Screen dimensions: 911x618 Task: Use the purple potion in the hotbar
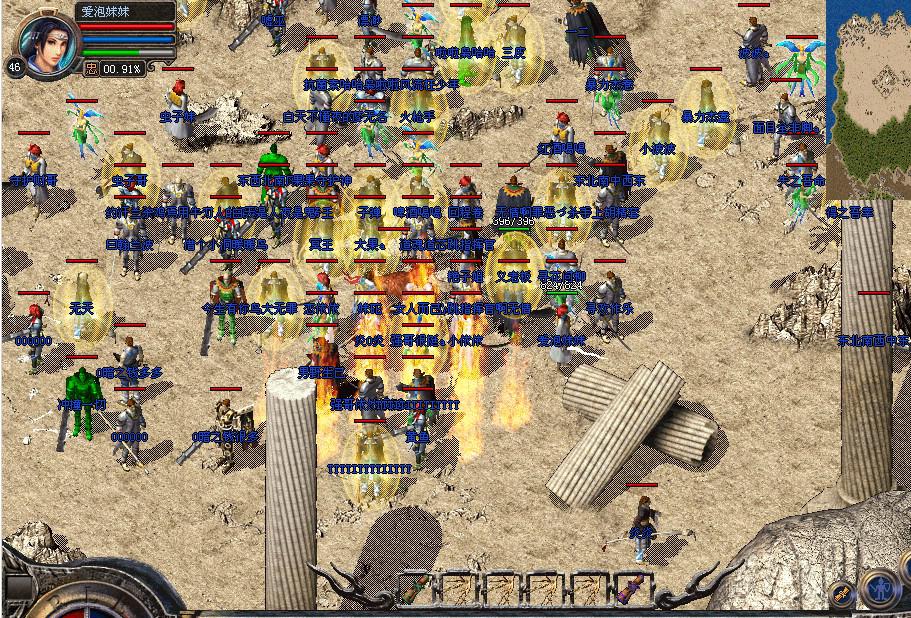coord(629,589)
